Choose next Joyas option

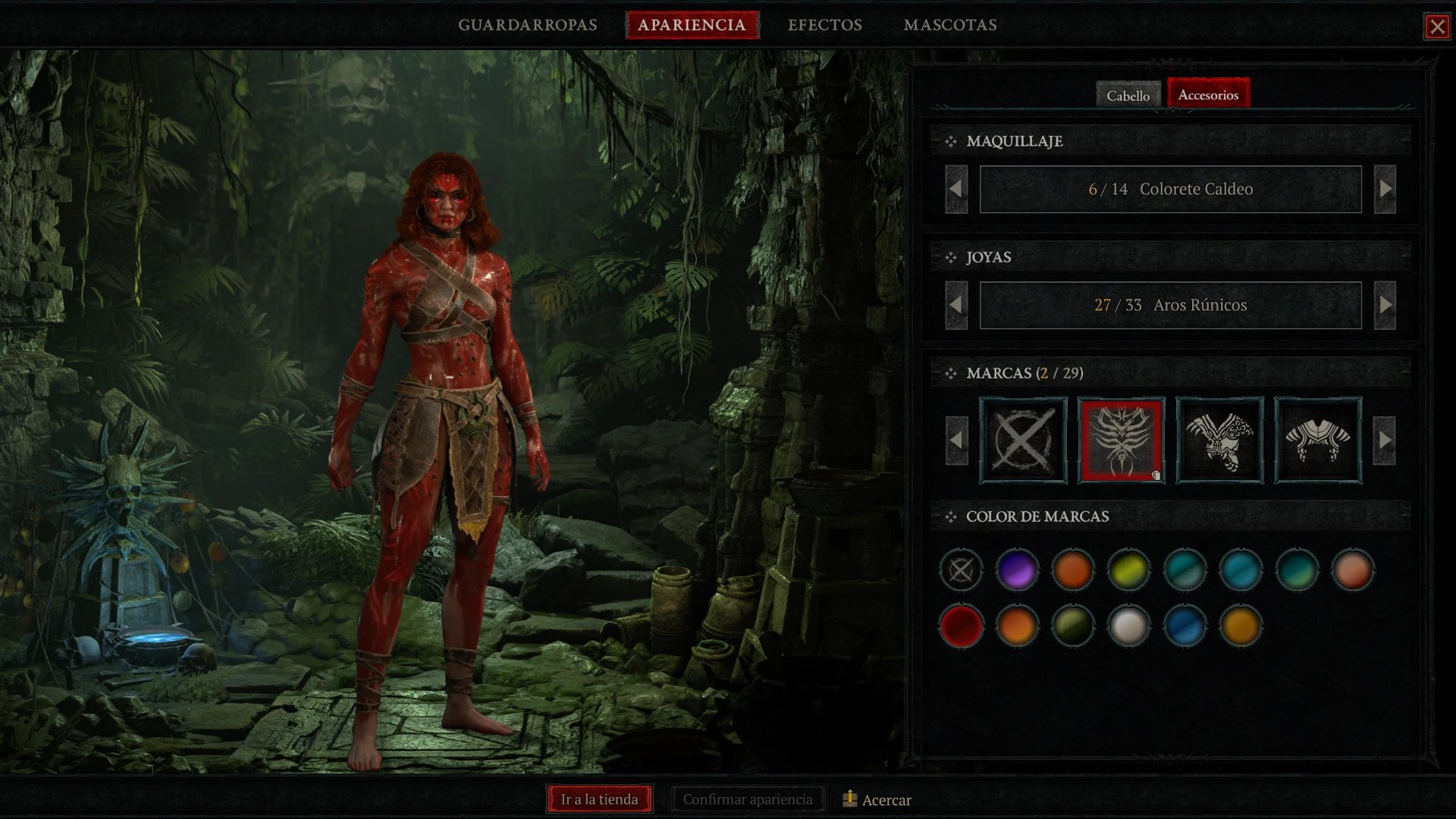pos(1385,305)
